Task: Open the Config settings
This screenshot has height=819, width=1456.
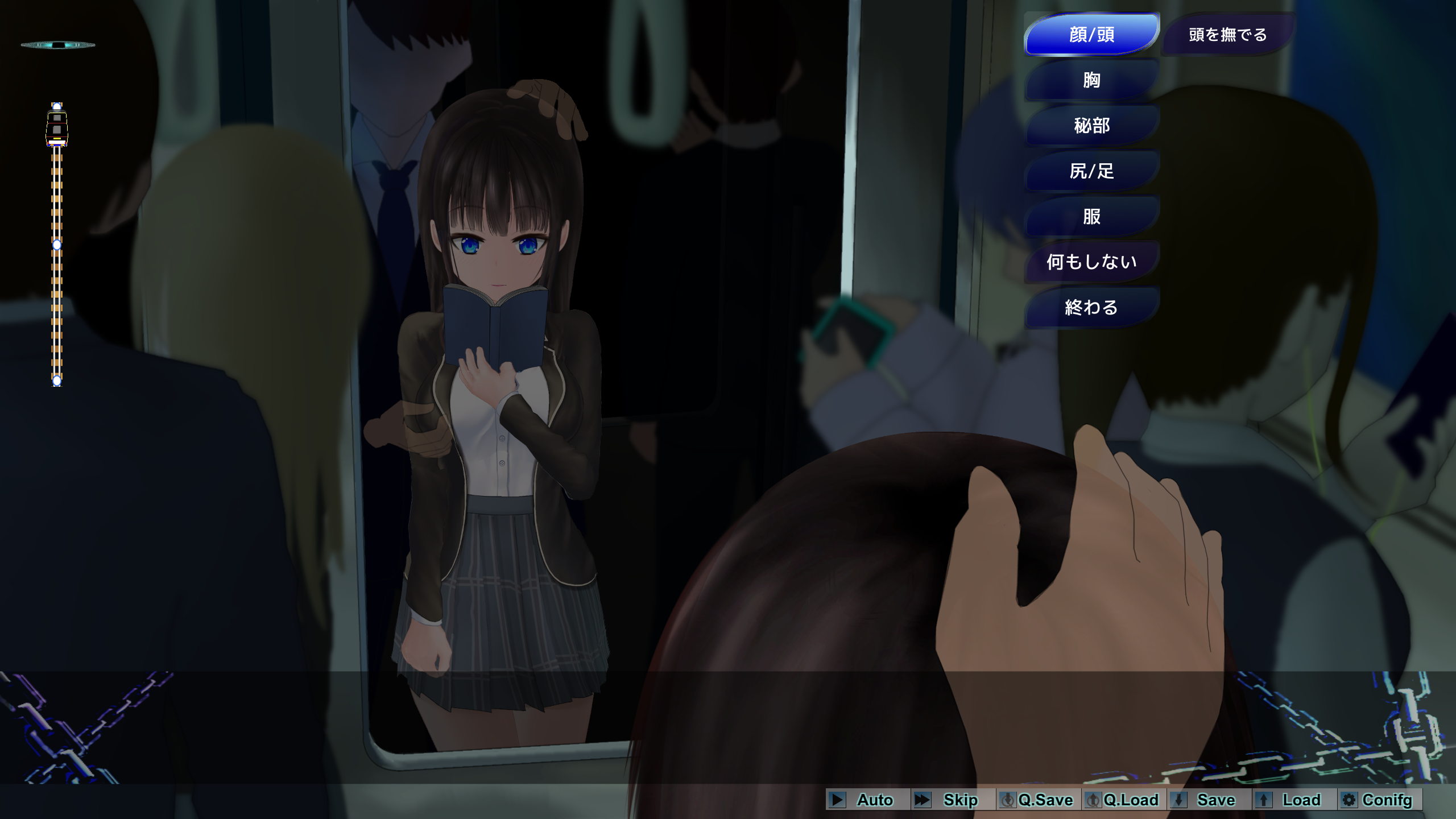Action: (x=1379, y=800)
